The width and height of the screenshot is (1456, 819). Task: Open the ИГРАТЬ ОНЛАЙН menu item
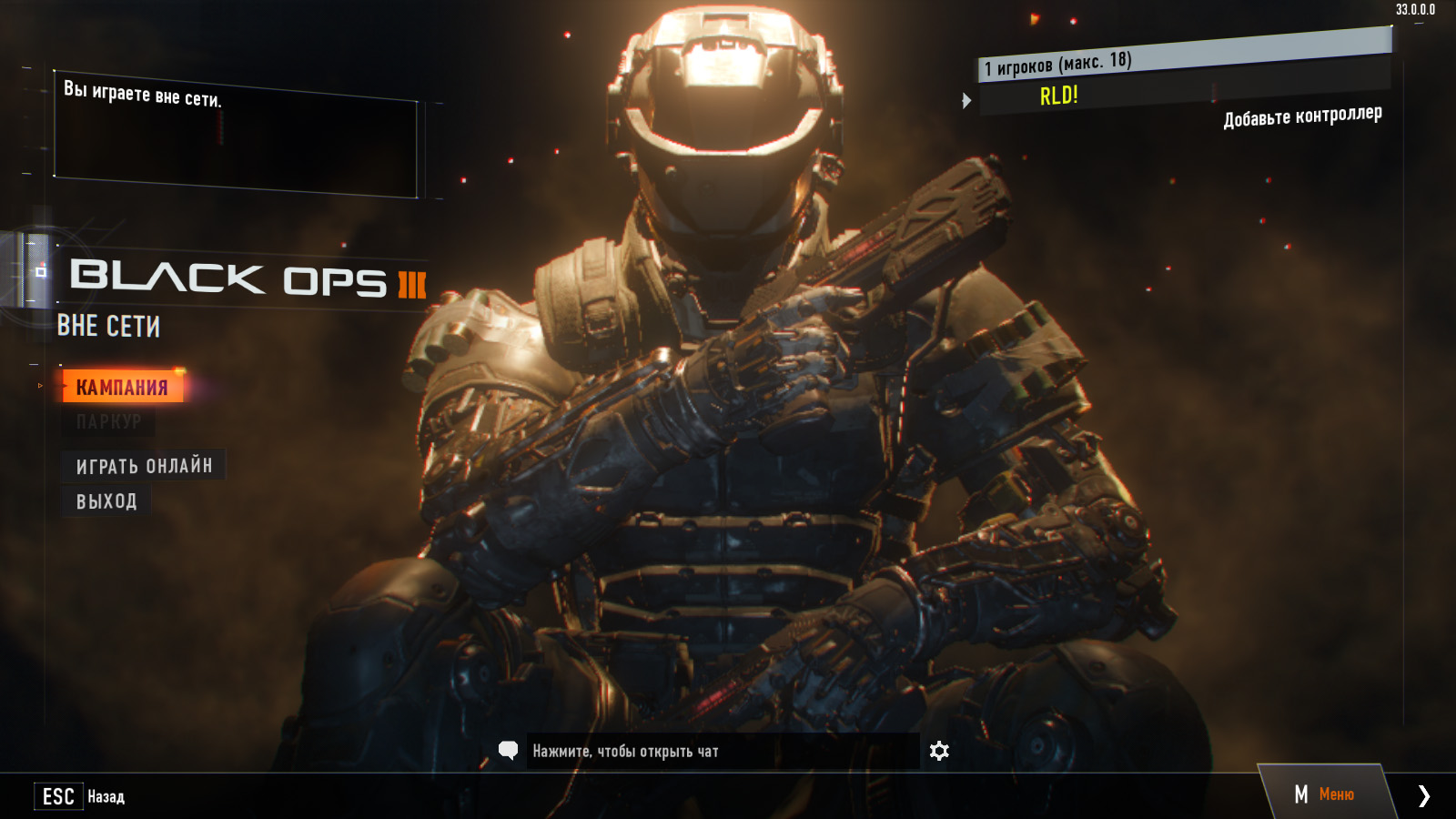[x=146, y=465]
